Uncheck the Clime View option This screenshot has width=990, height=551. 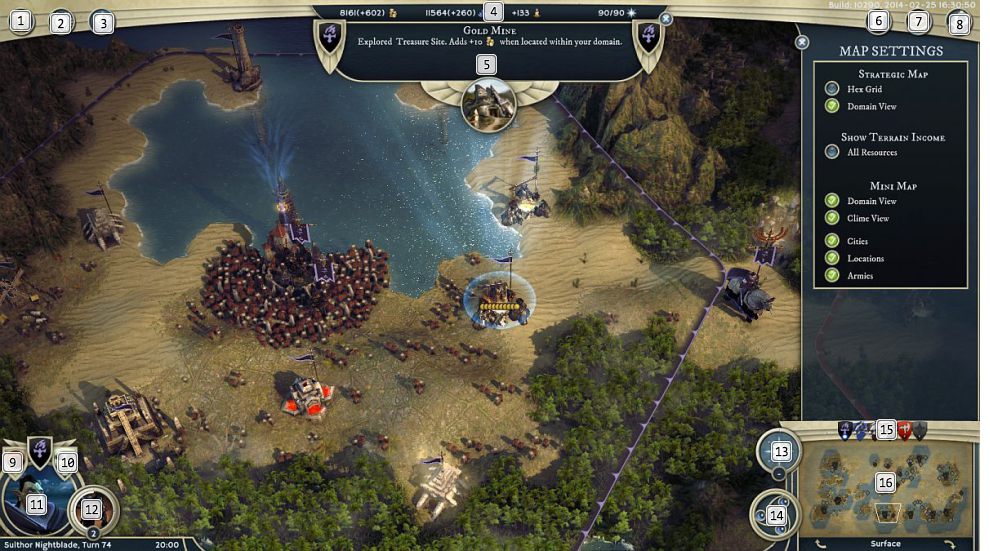coord(831,218)
